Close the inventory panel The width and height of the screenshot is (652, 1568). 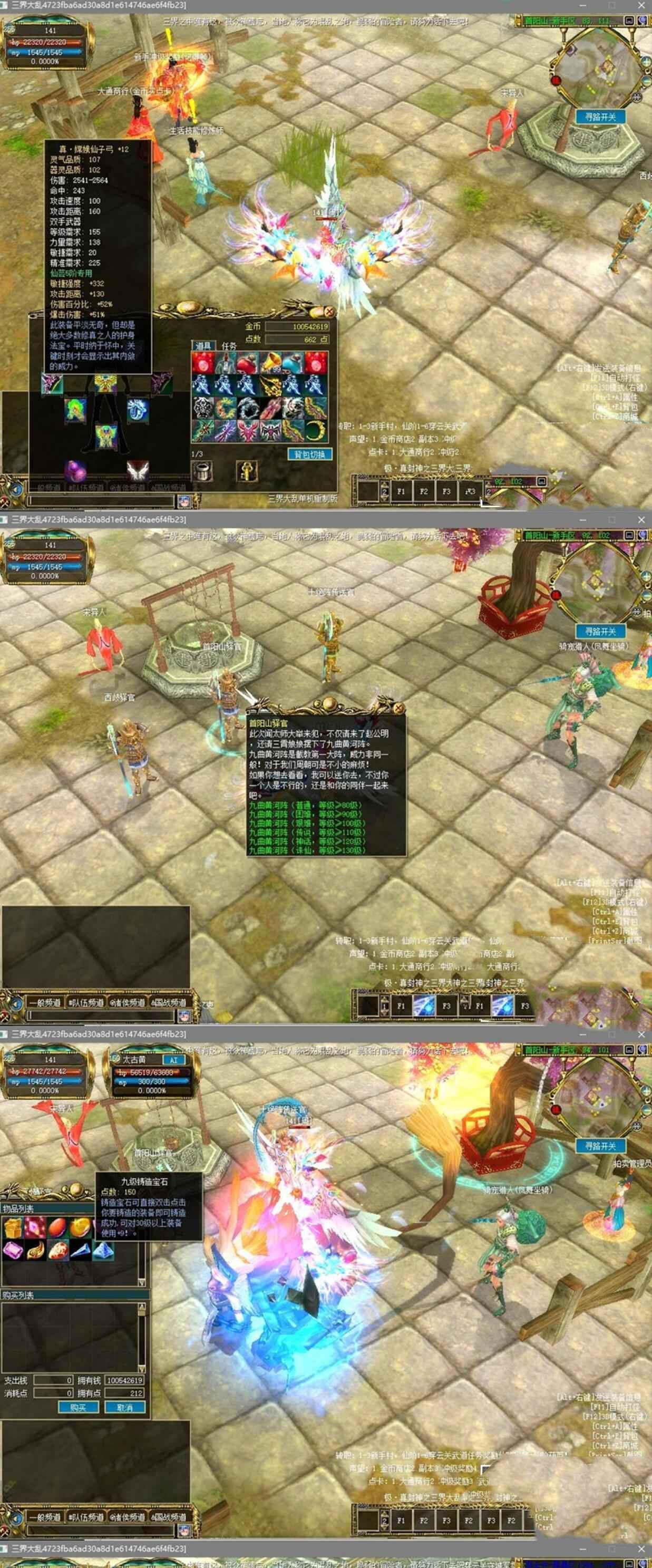coord(329,312)
